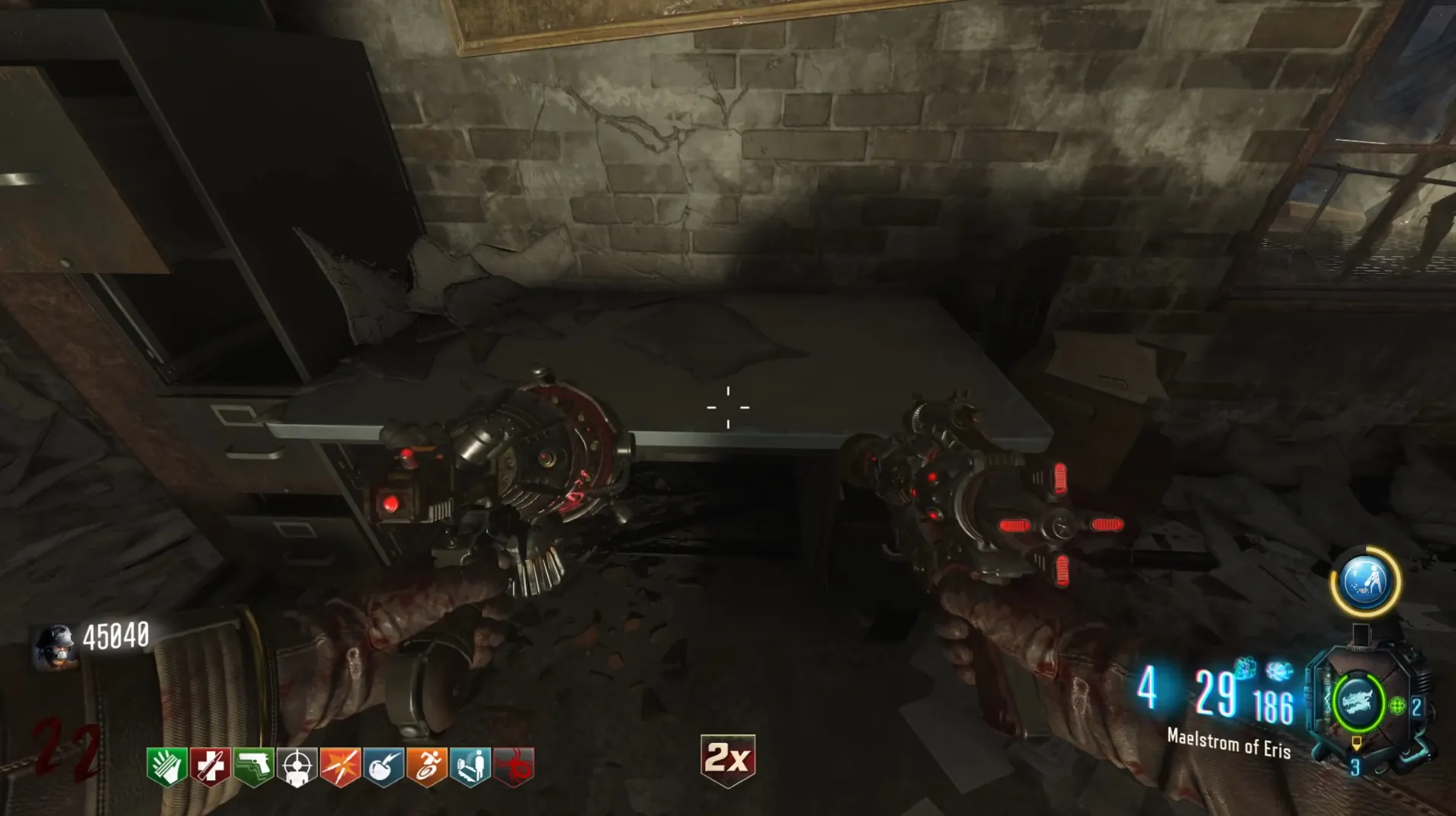1456x816 pixels.
Task: Select the red spider Widow's Wine perk
Action: point(515,766)
